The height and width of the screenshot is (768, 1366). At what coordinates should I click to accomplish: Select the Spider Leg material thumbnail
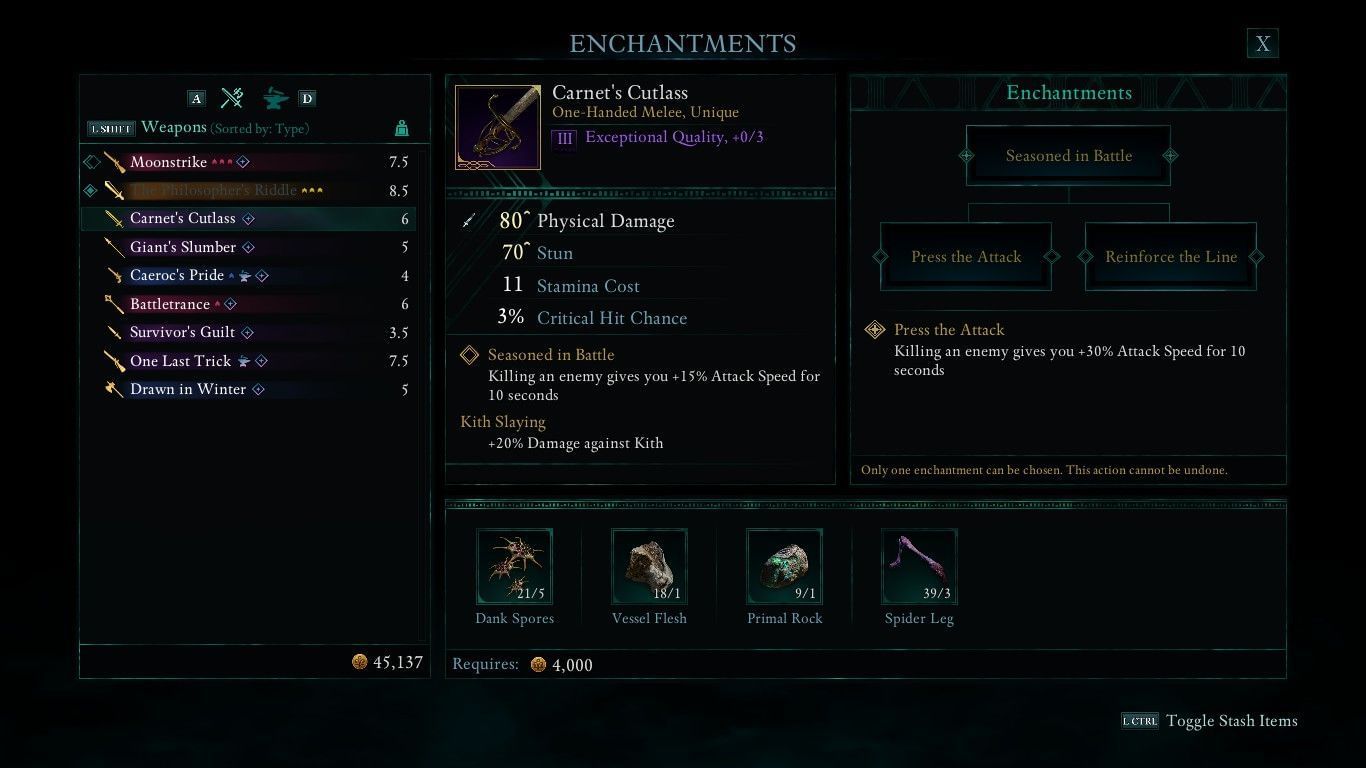(918, 566)
